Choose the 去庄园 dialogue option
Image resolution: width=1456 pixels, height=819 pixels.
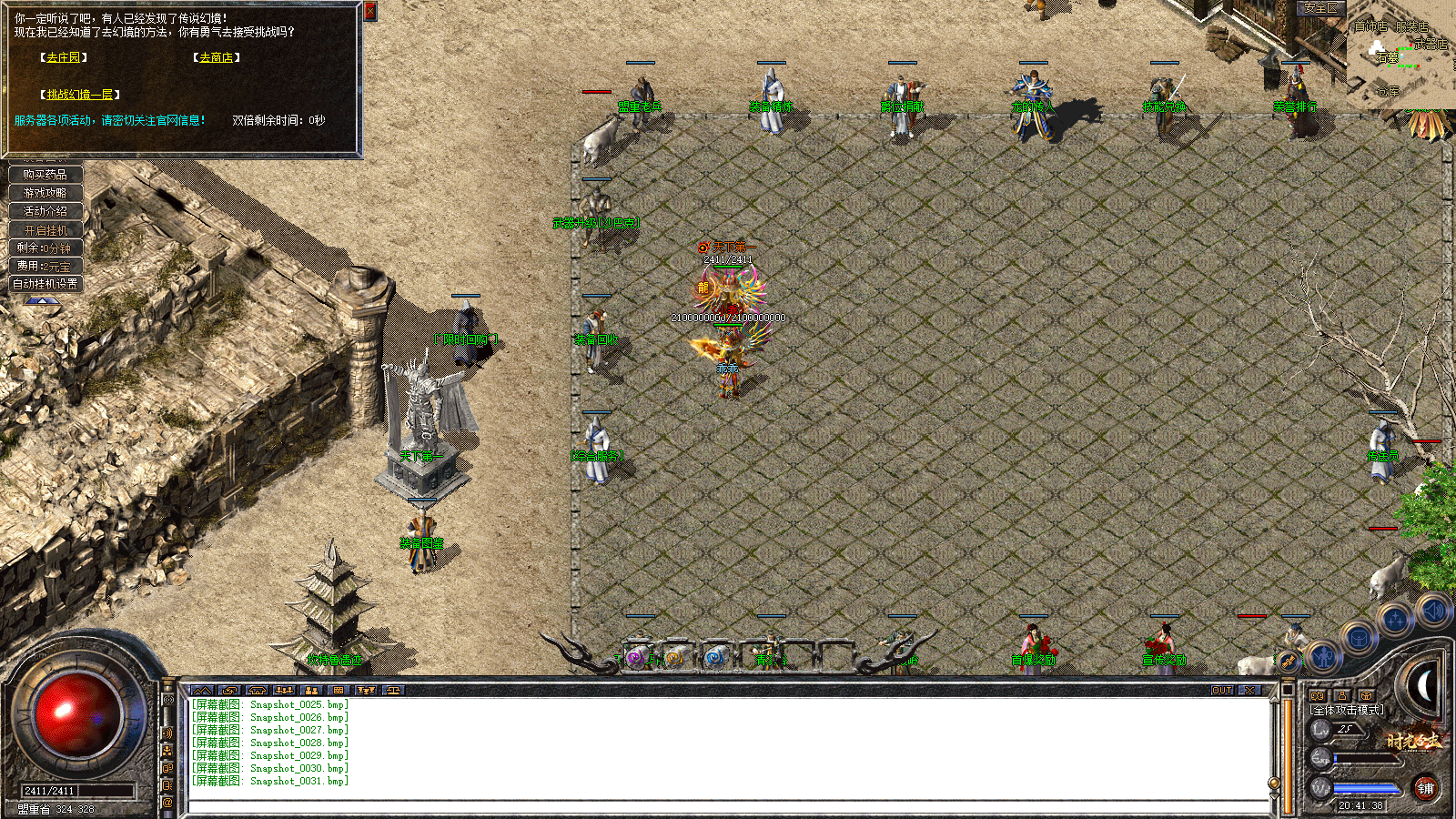pos(63,57)
